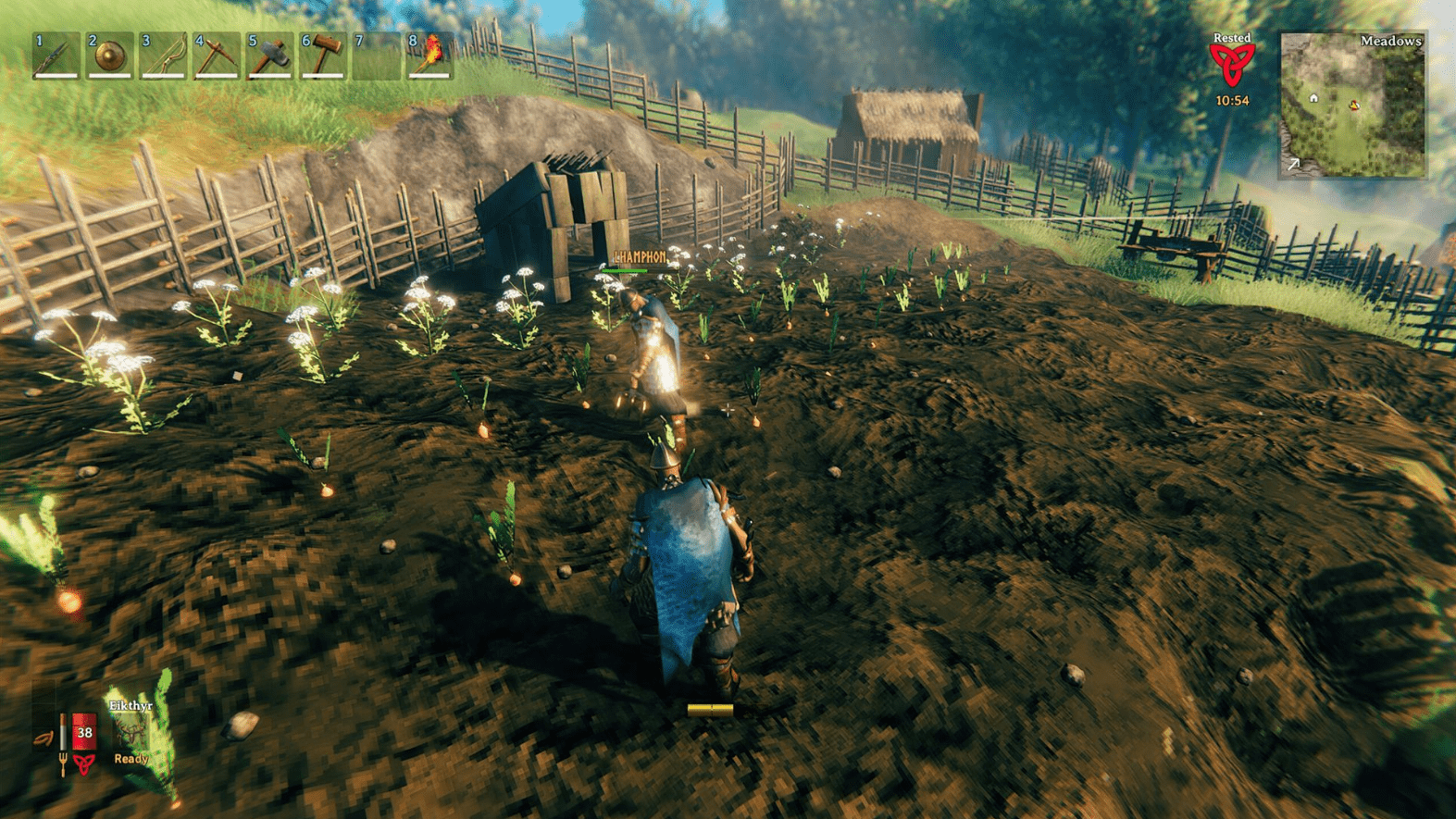Click the yellow event marker on the minimap
Screen dimensions: 1456x819
[x=1355, y=105]
